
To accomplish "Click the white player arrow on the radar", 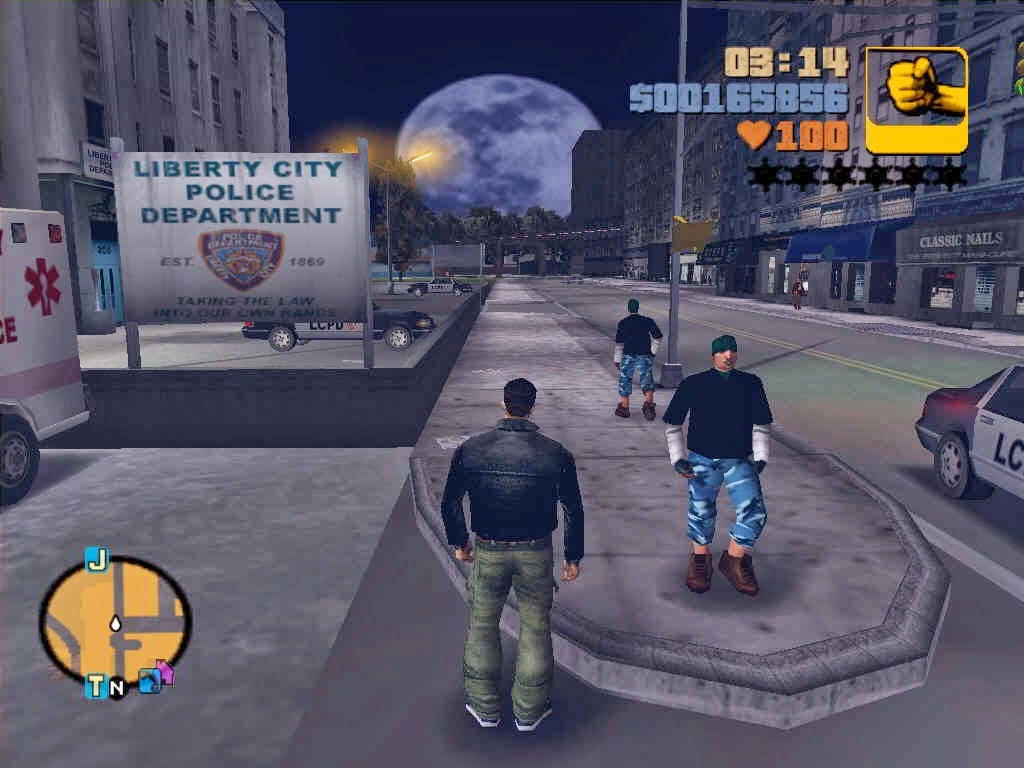I will (x=116, y=622).
